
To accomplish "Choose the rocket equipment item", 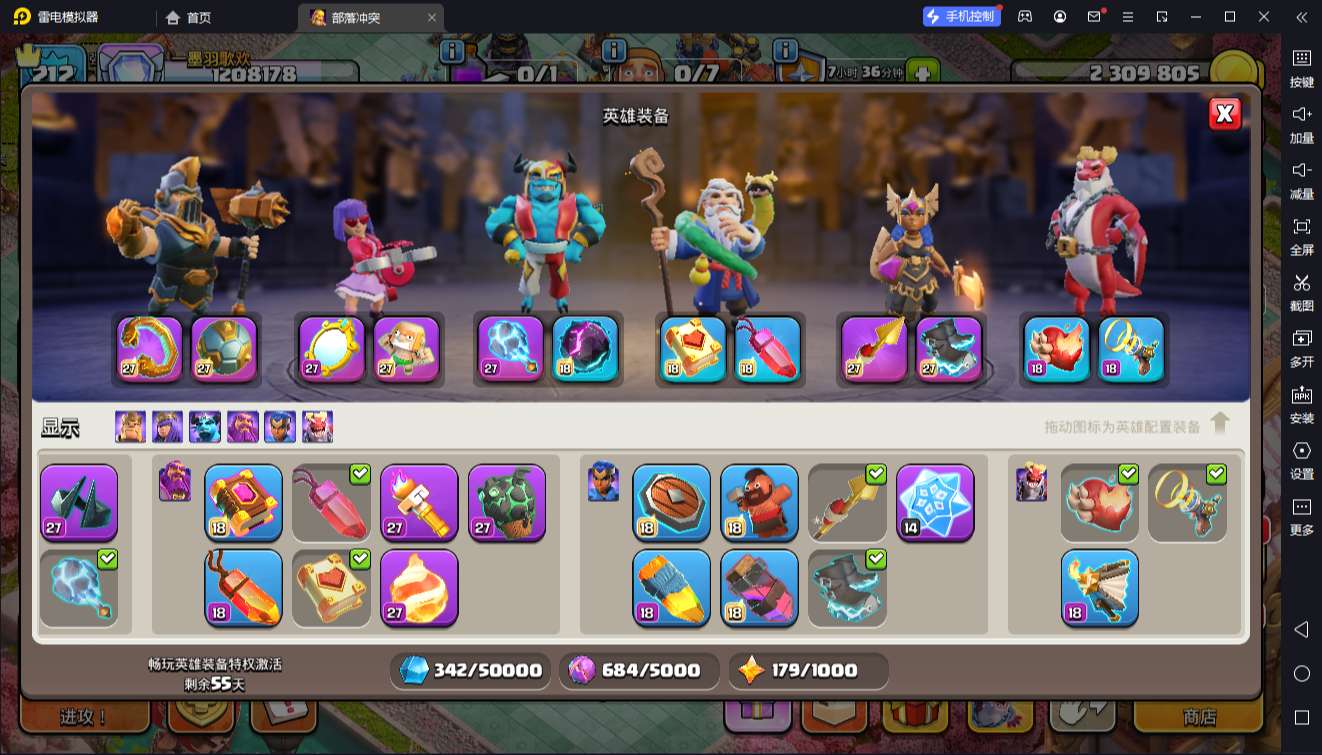I will point(672,587).
